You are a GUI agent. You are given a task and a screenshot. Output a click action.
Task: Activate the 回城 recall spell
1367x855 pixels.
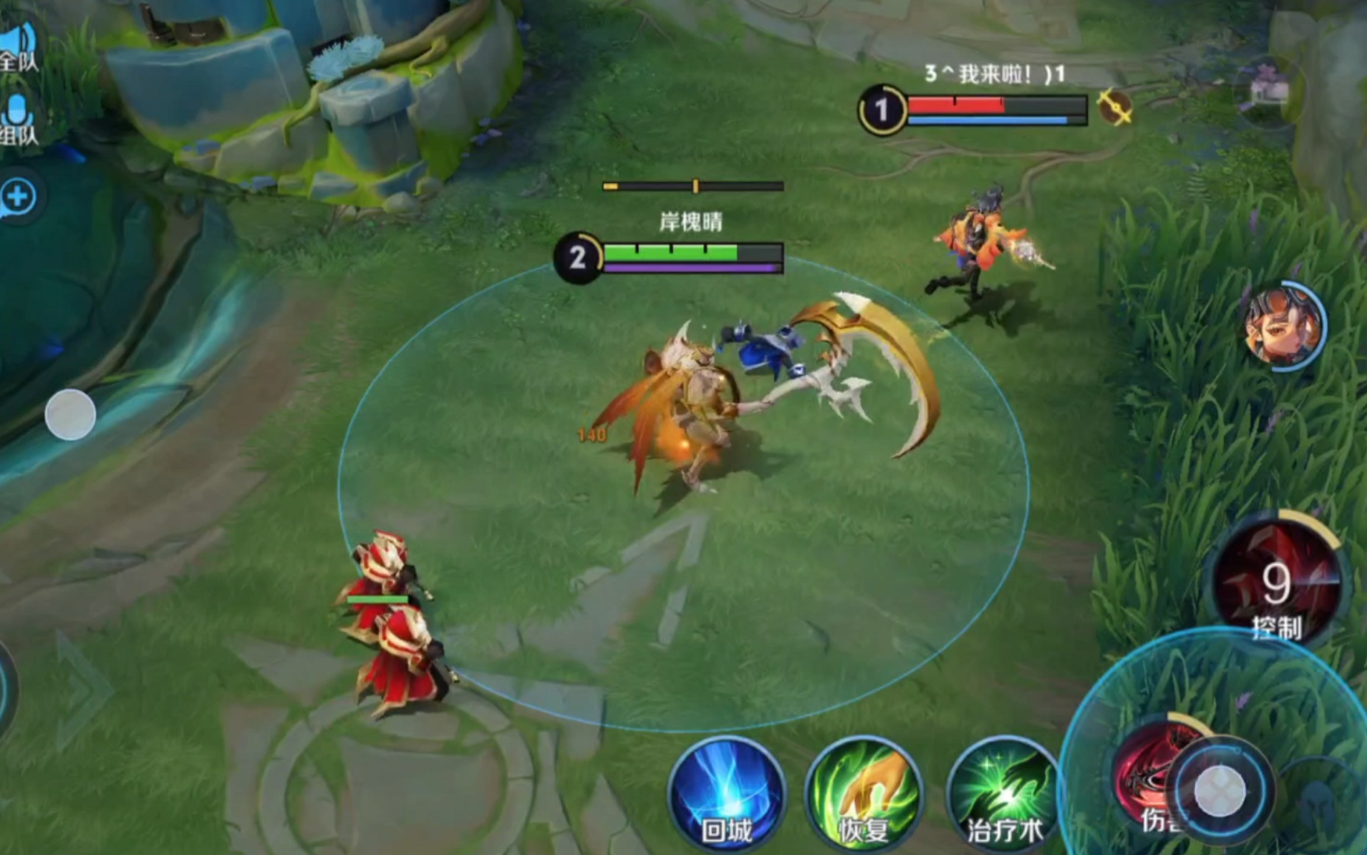point(726,794)
